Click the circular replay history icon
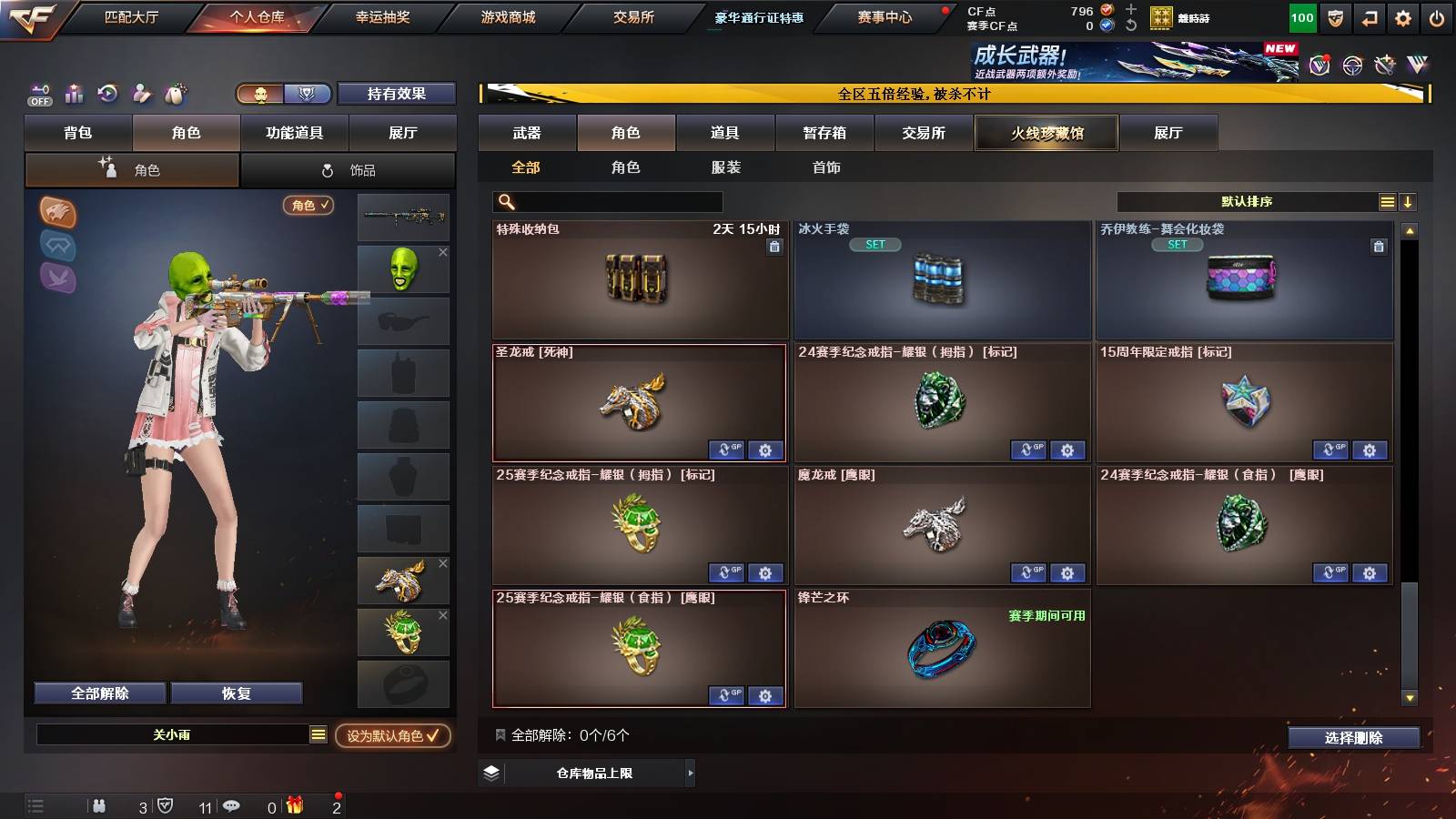Screen dimensions: 1456x819 (108, 92)
